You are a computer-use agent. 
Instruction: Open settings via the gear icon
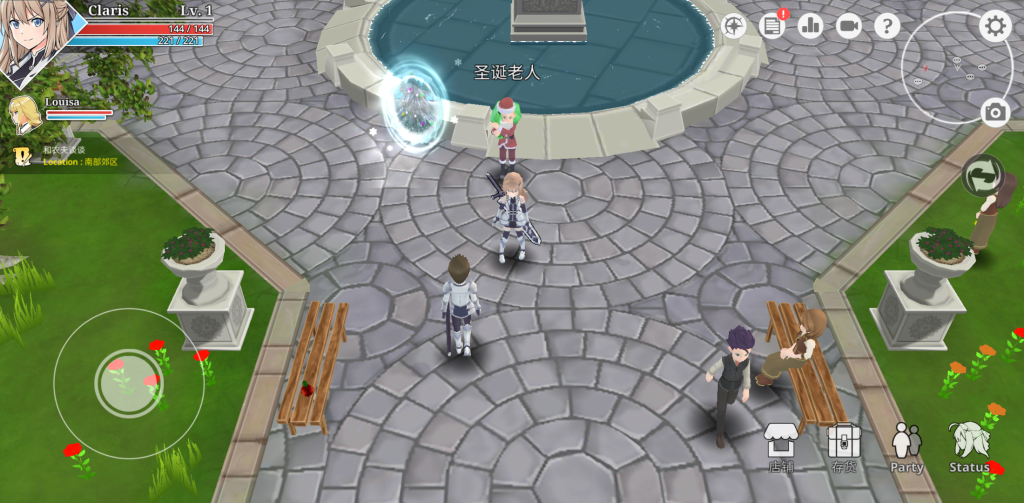point(994,25)
